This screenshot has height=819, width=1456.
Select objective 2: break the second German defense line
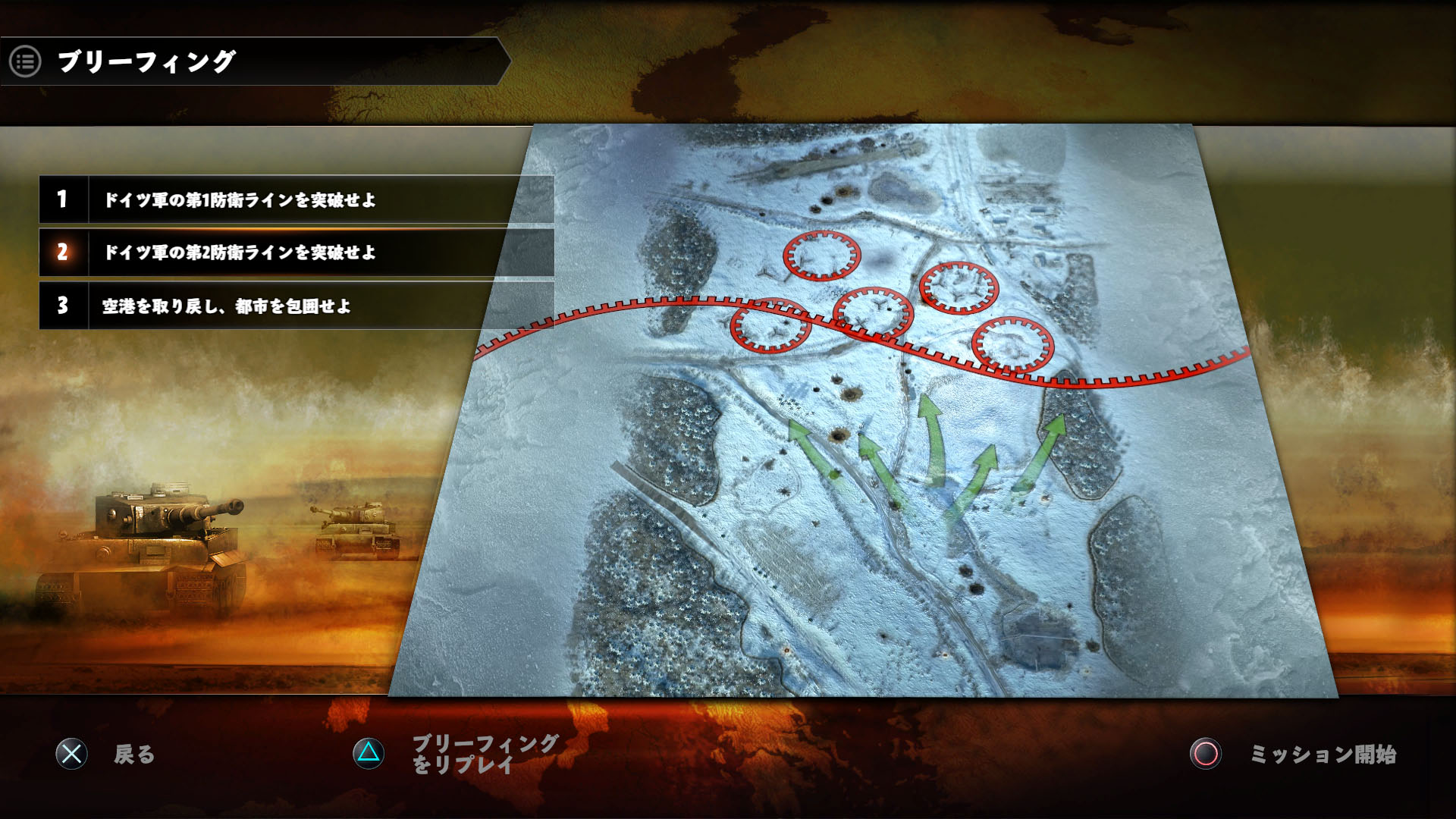(296, 253)
